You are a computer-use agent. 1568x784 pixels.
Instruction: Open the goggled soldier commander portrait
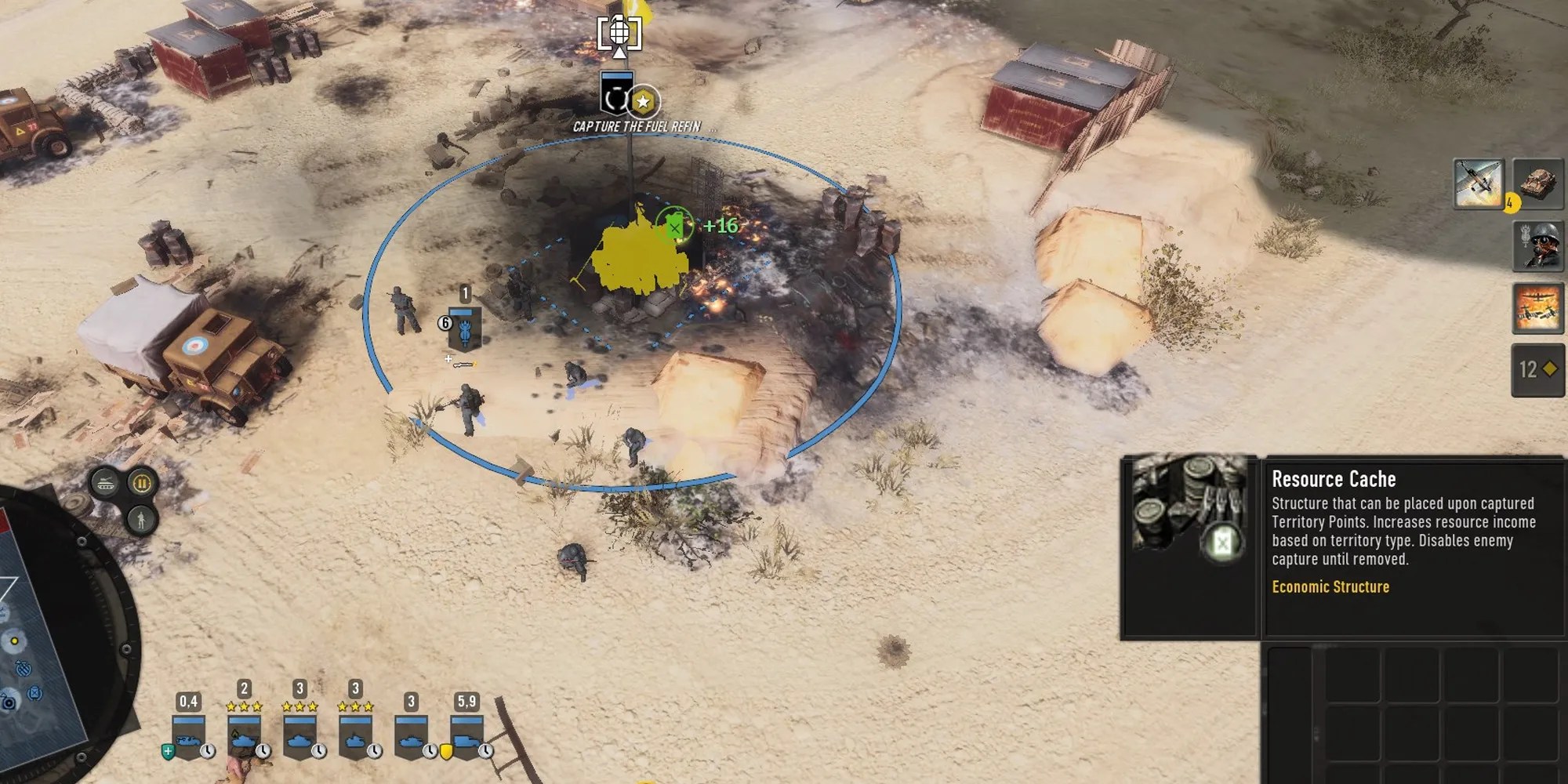(x=1538, y=245)
